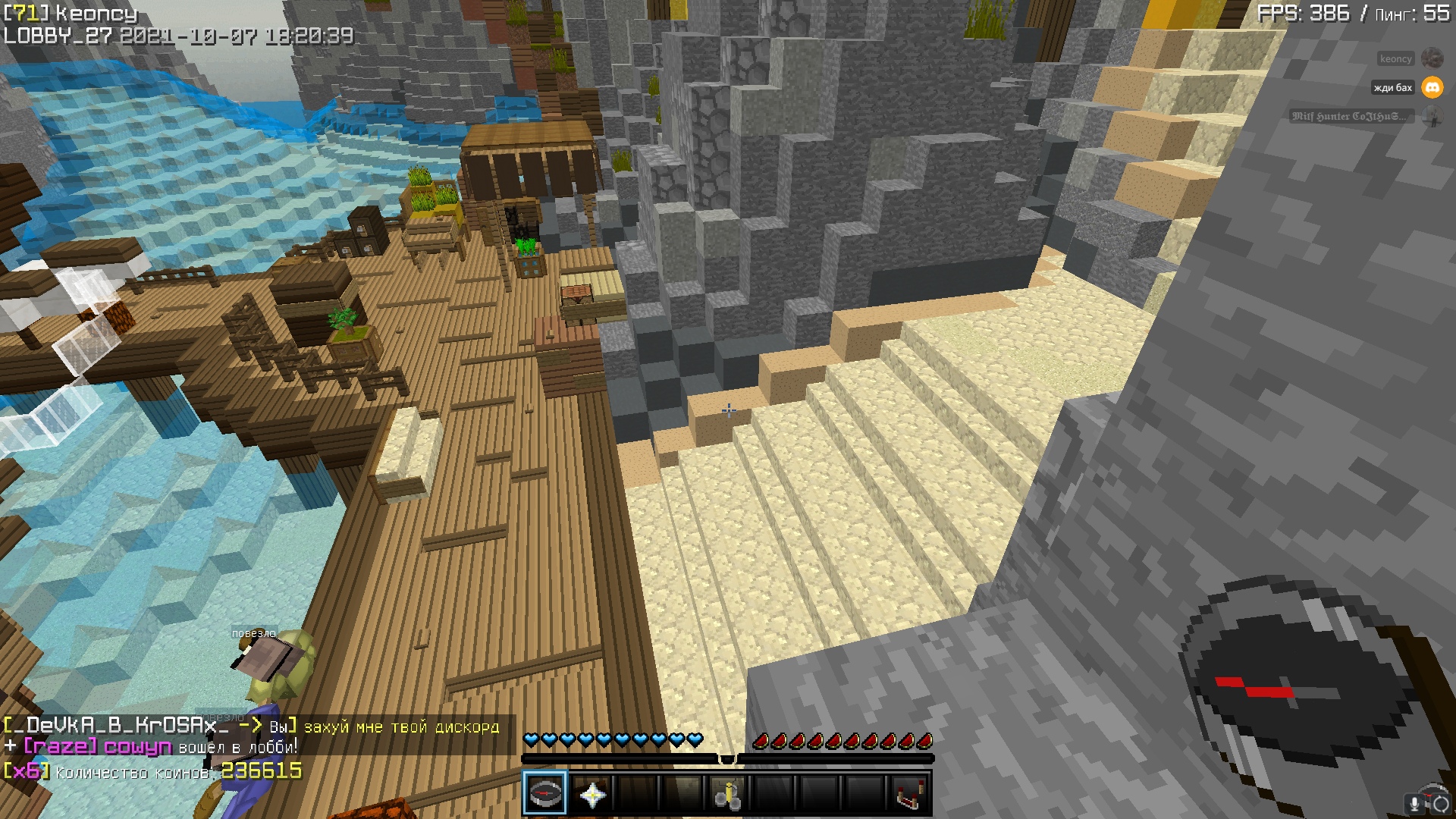Select the compass in the hotbar
The image size is (1456, 819).
544,793
